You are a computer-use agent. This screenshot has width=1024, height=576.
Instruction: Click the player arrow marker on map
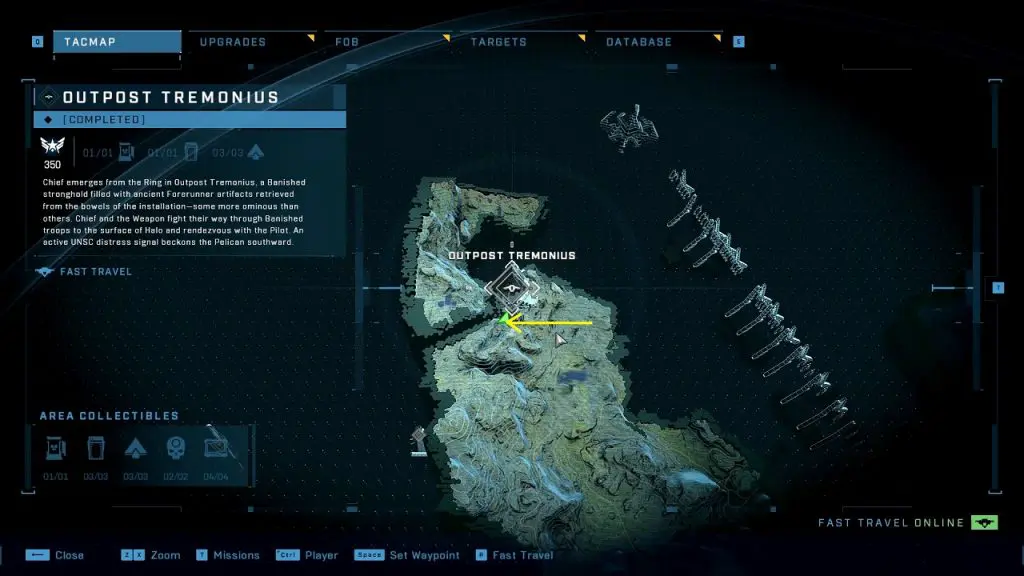coord(561,341)
